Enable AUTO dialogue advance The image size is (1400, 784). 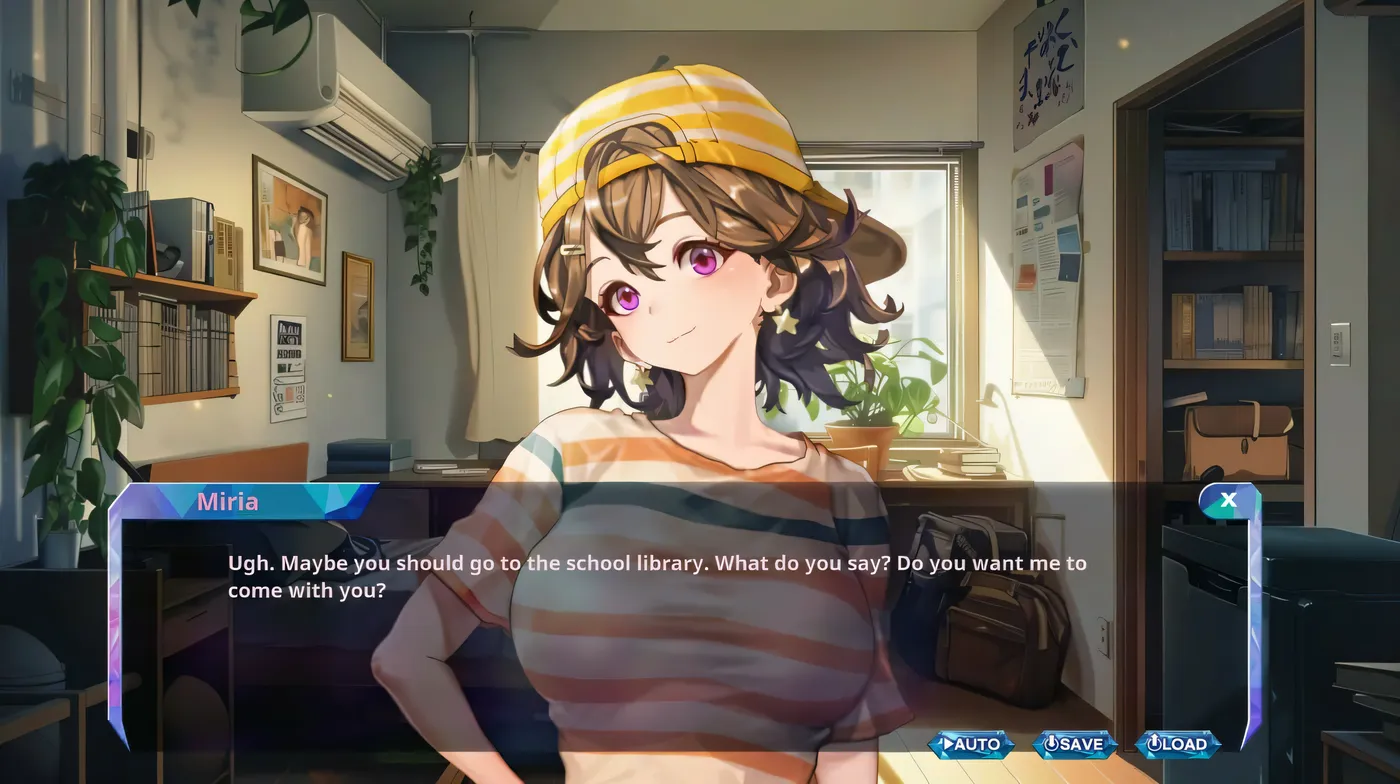[x=971, y=744]
